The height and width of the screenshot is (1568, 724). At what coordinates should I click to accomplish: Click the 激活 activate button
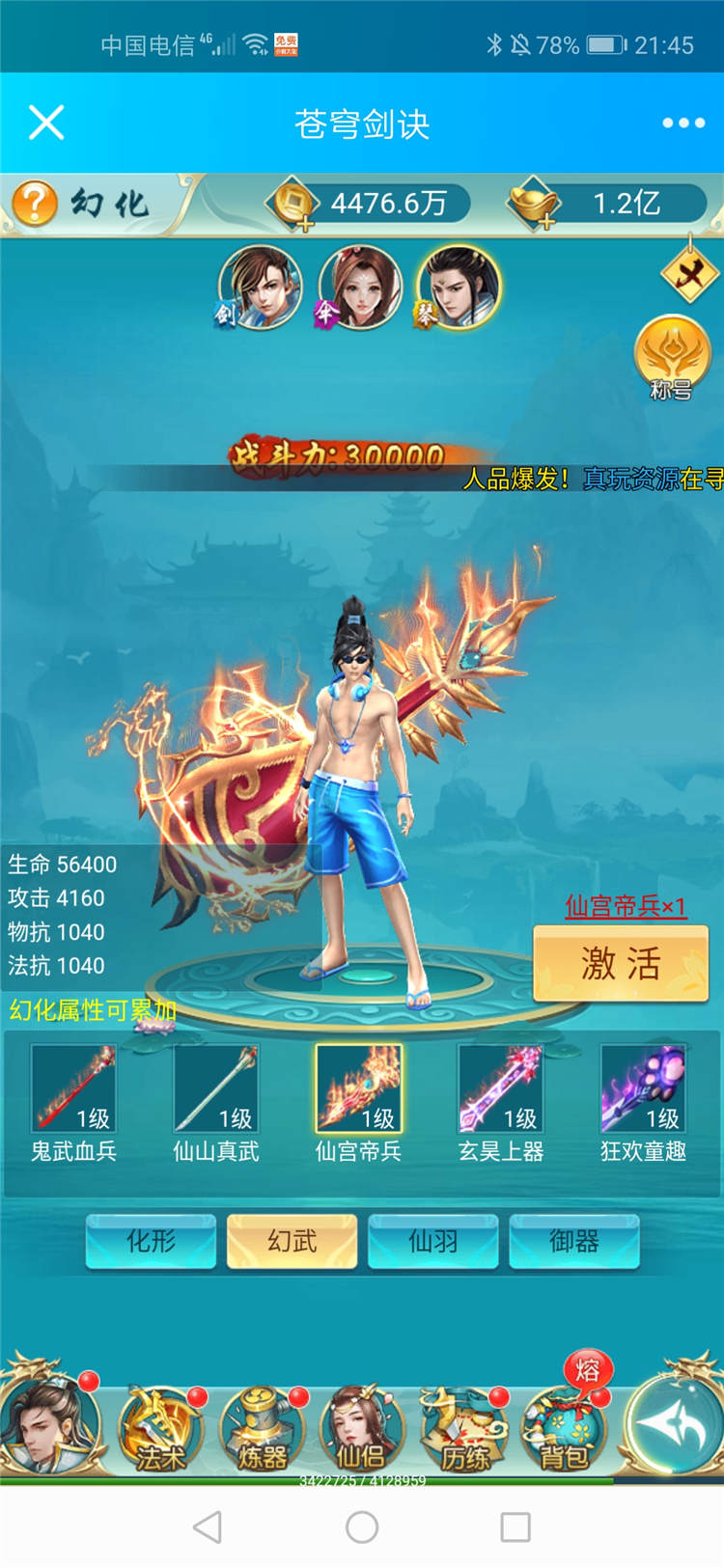(621, 963)
